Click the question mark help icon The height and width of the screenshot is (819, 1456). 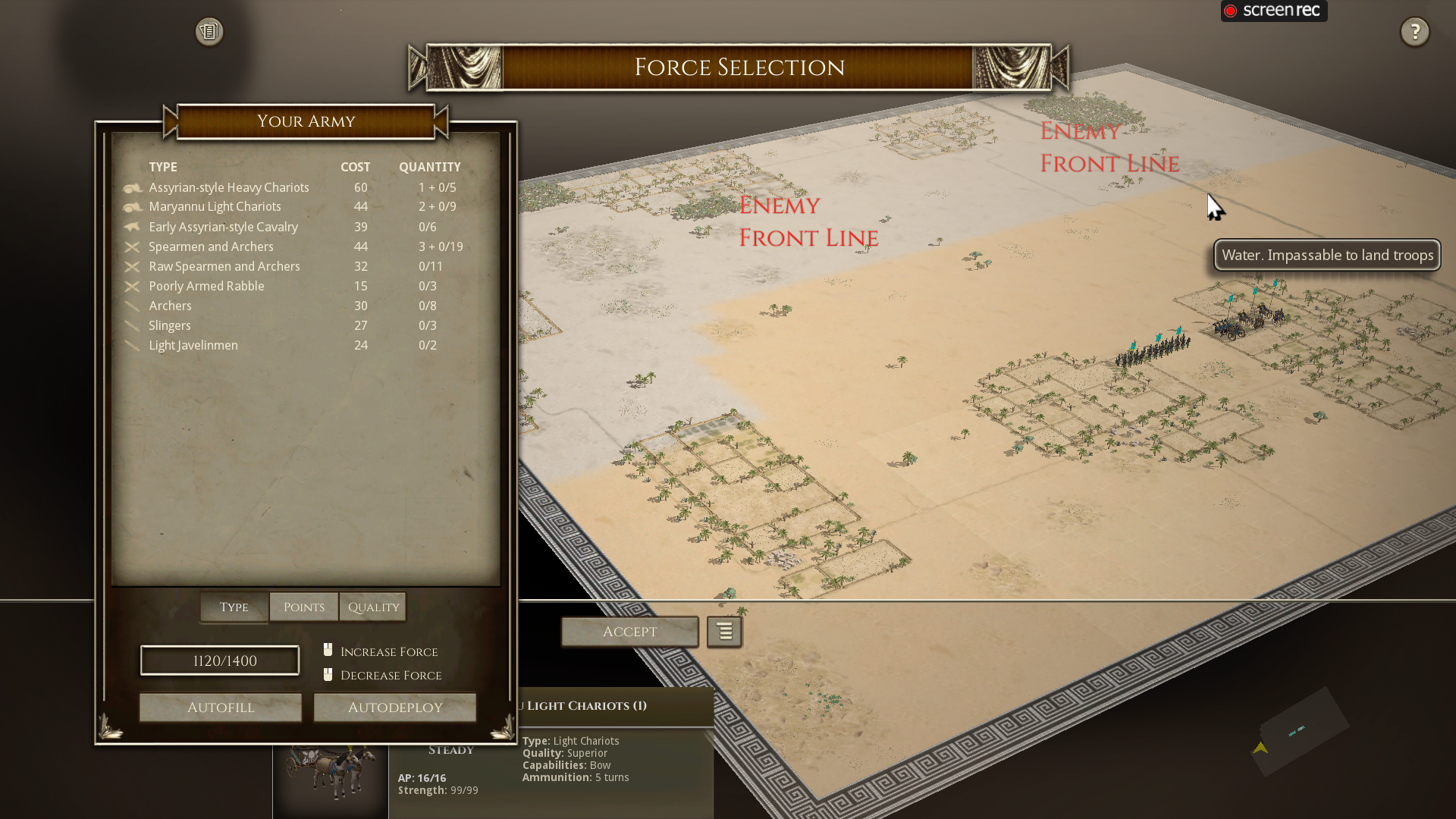(x=1414, y=32)
